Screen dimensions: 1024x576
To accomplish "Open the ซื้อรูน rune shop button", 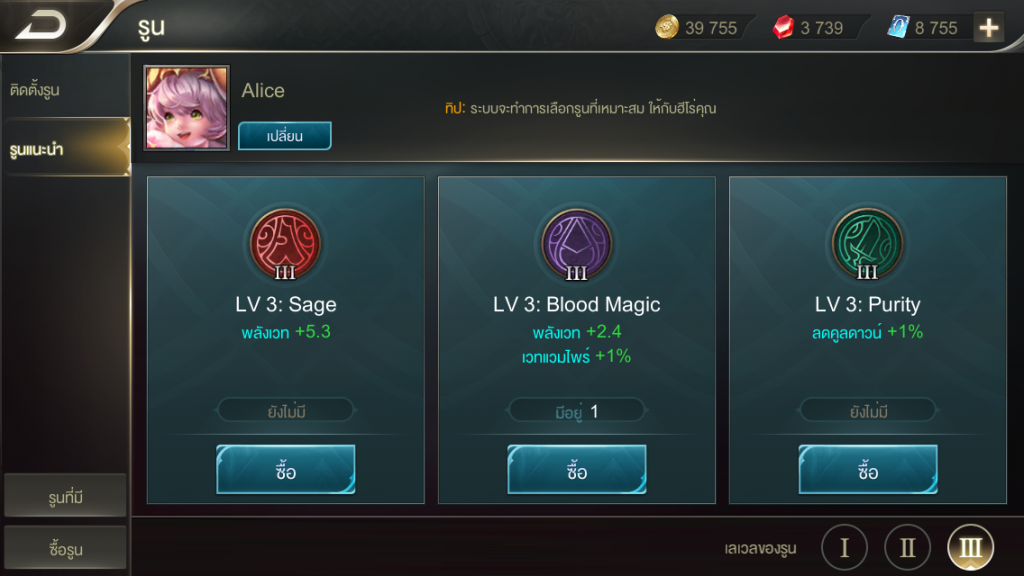I will point(66,548).
